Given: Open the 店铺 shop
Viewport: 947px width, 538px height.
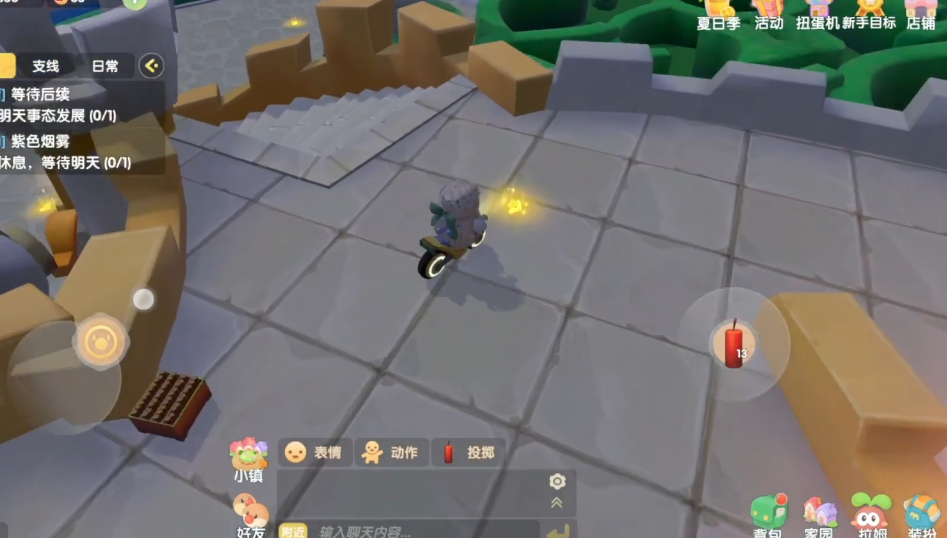Looking at the screenshot, I should tap(920, 15).
